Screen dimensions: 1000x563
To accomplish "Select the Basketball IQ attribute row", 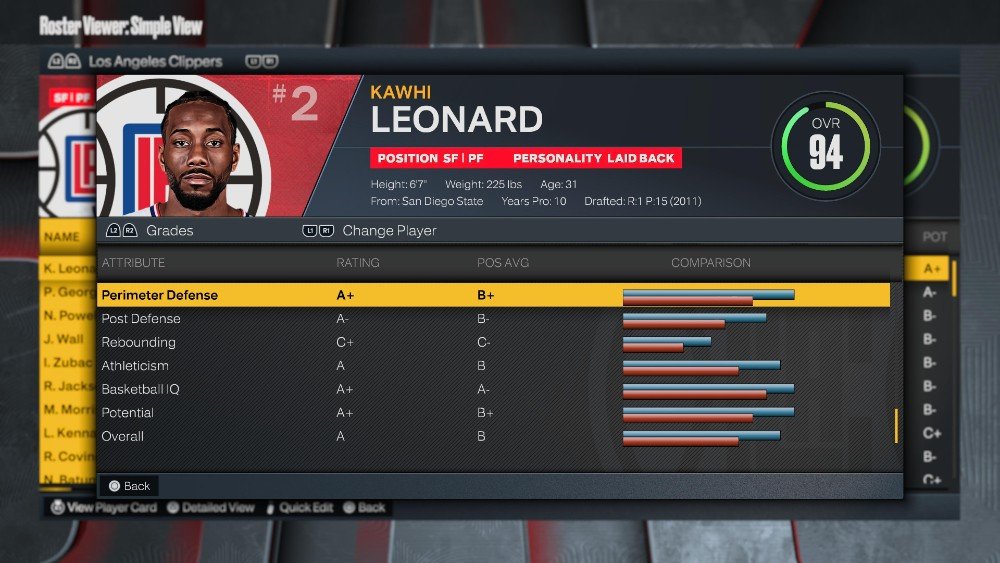I will pyautogui.click(x=495, y=389).
